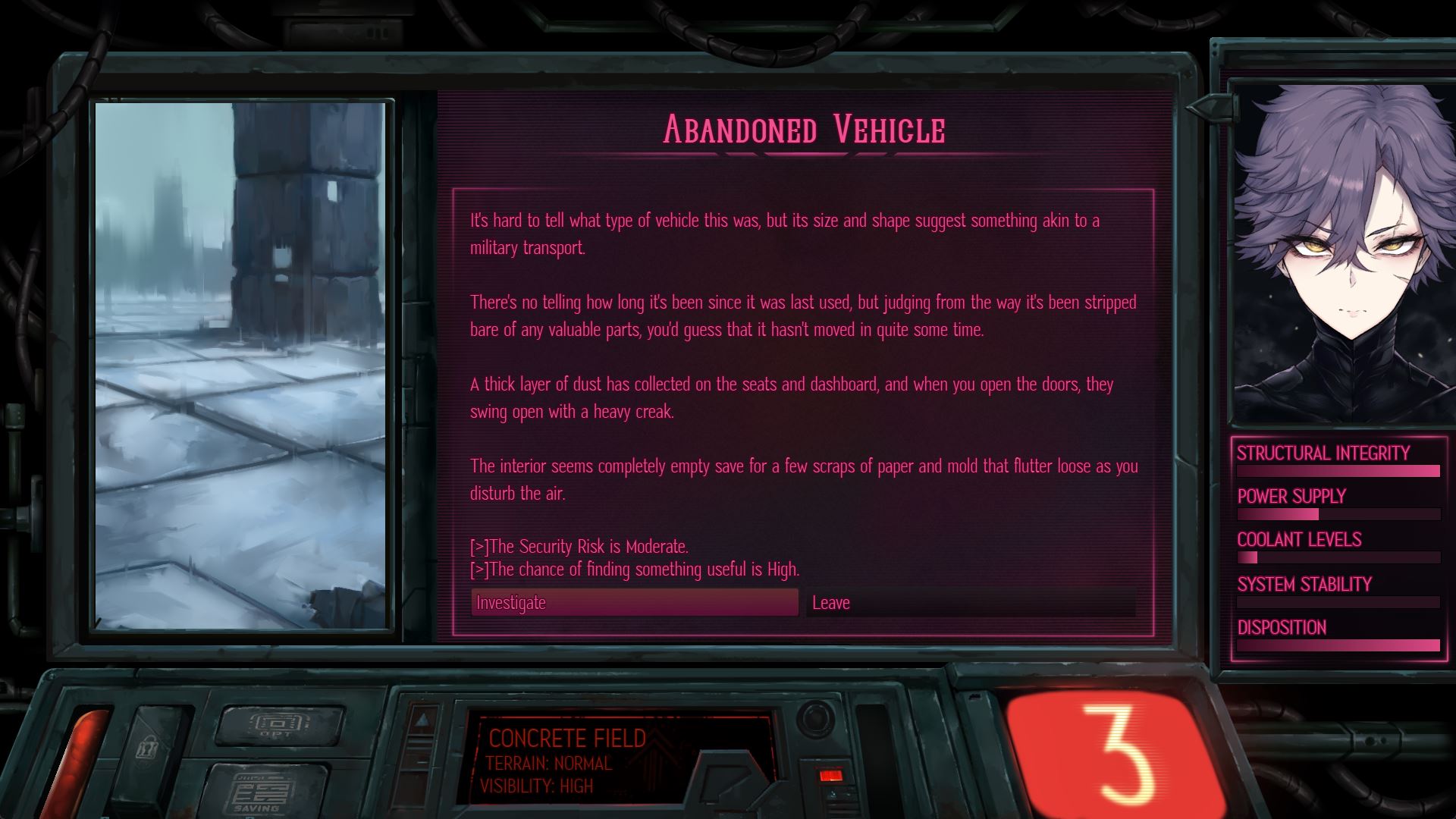Choose the Investigate option
This screenshot has width=1456, height=819.
click(634, 603)
